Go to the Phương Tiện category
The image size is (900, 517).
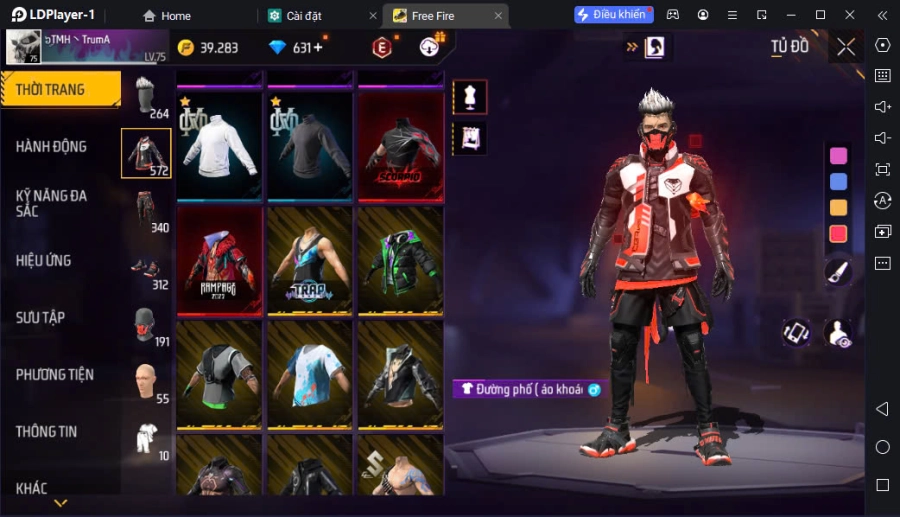[x=55, y=375]
